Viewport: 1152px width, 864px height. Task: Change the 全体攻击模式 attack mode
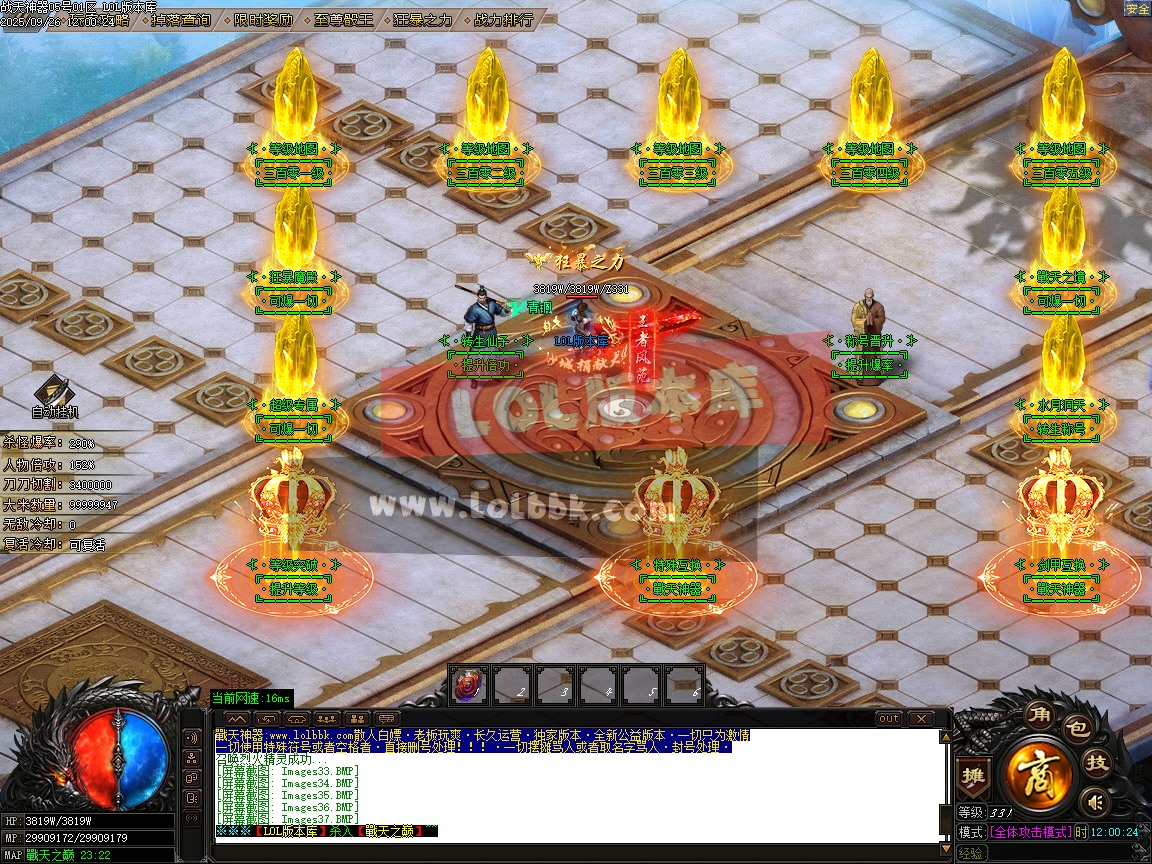[1030, 832]
